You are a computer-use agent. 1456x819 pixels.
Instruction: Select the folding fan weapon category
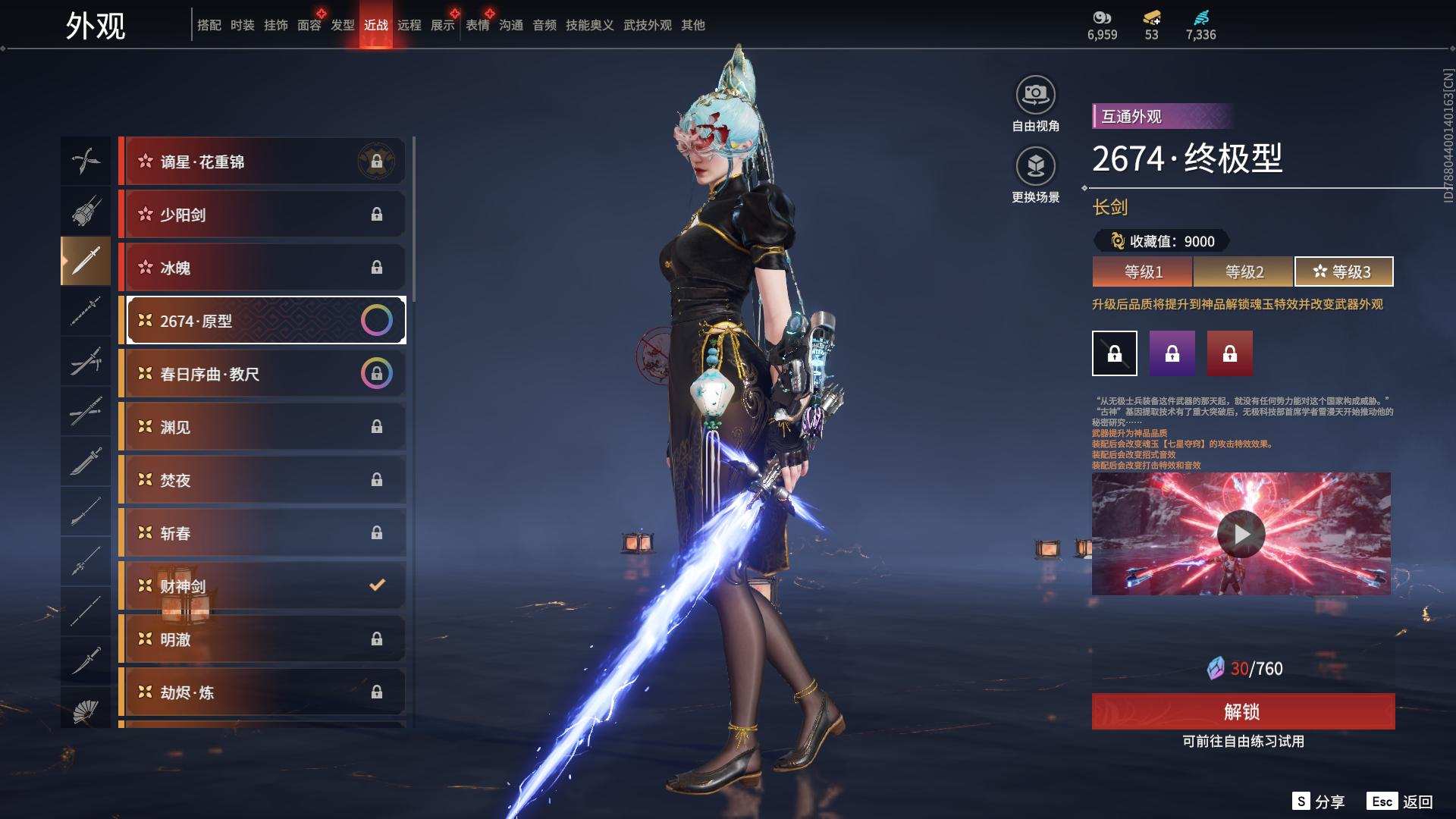[x=86, y=710]
